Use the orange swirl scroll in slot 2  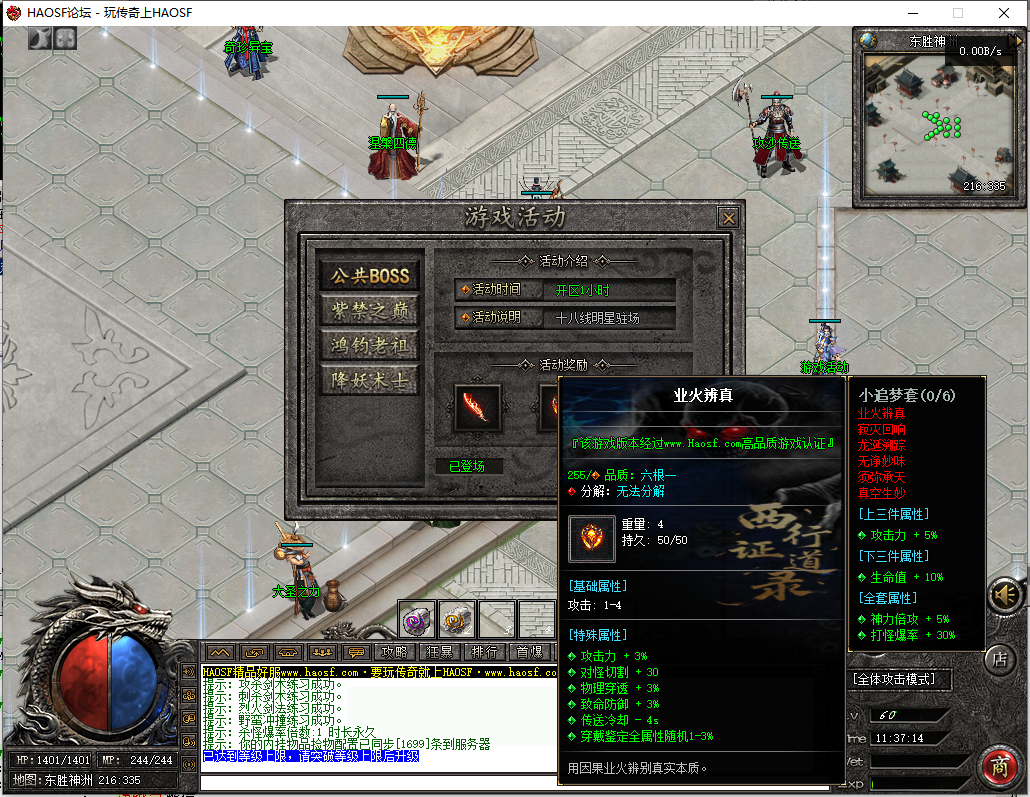click(457, 620)
